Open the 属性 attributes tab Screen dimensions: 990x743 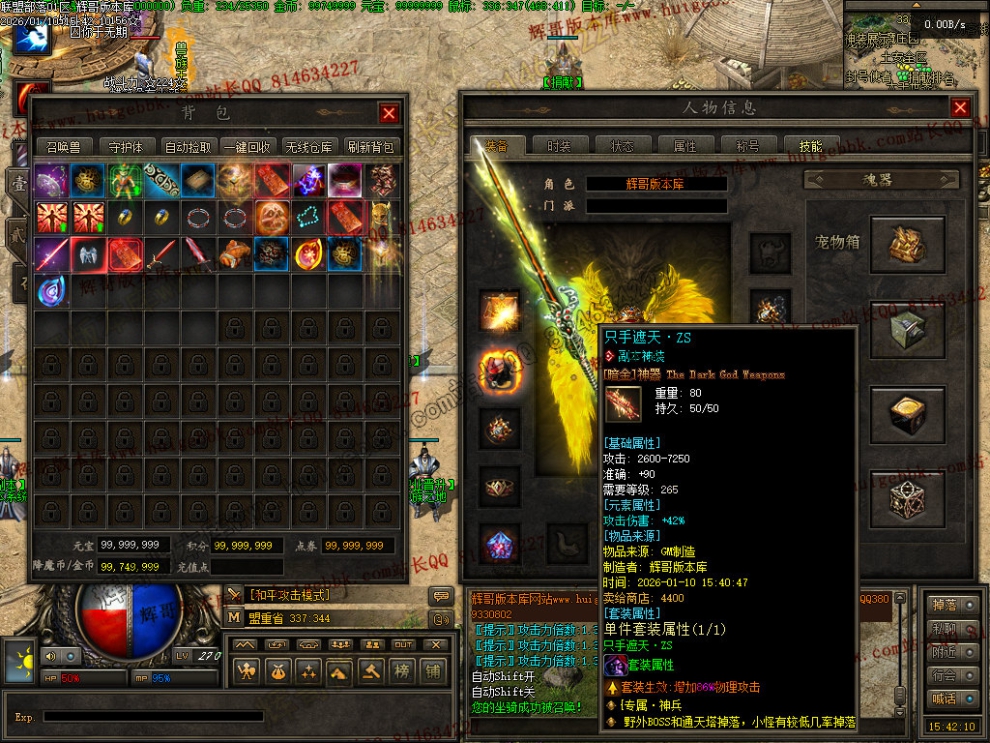pos(685,146)
